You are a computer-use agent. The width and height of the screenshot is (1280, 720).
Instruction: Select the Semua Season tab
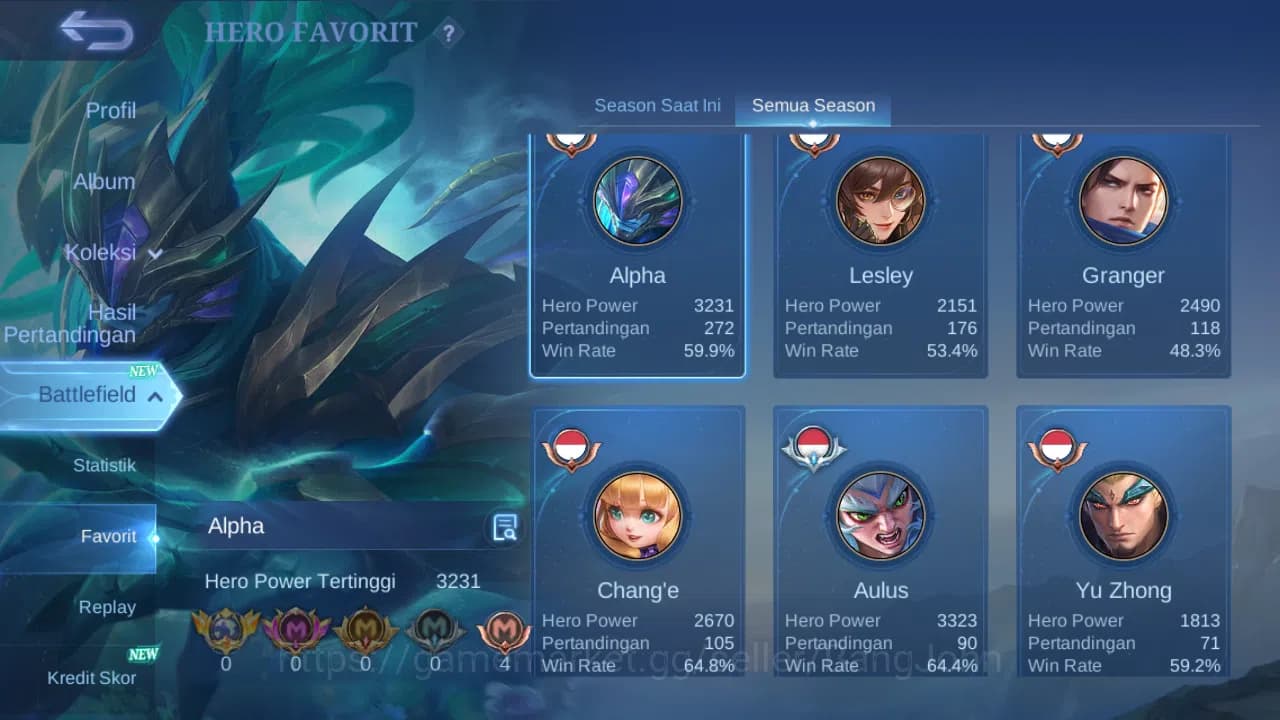tap(813, 104)
